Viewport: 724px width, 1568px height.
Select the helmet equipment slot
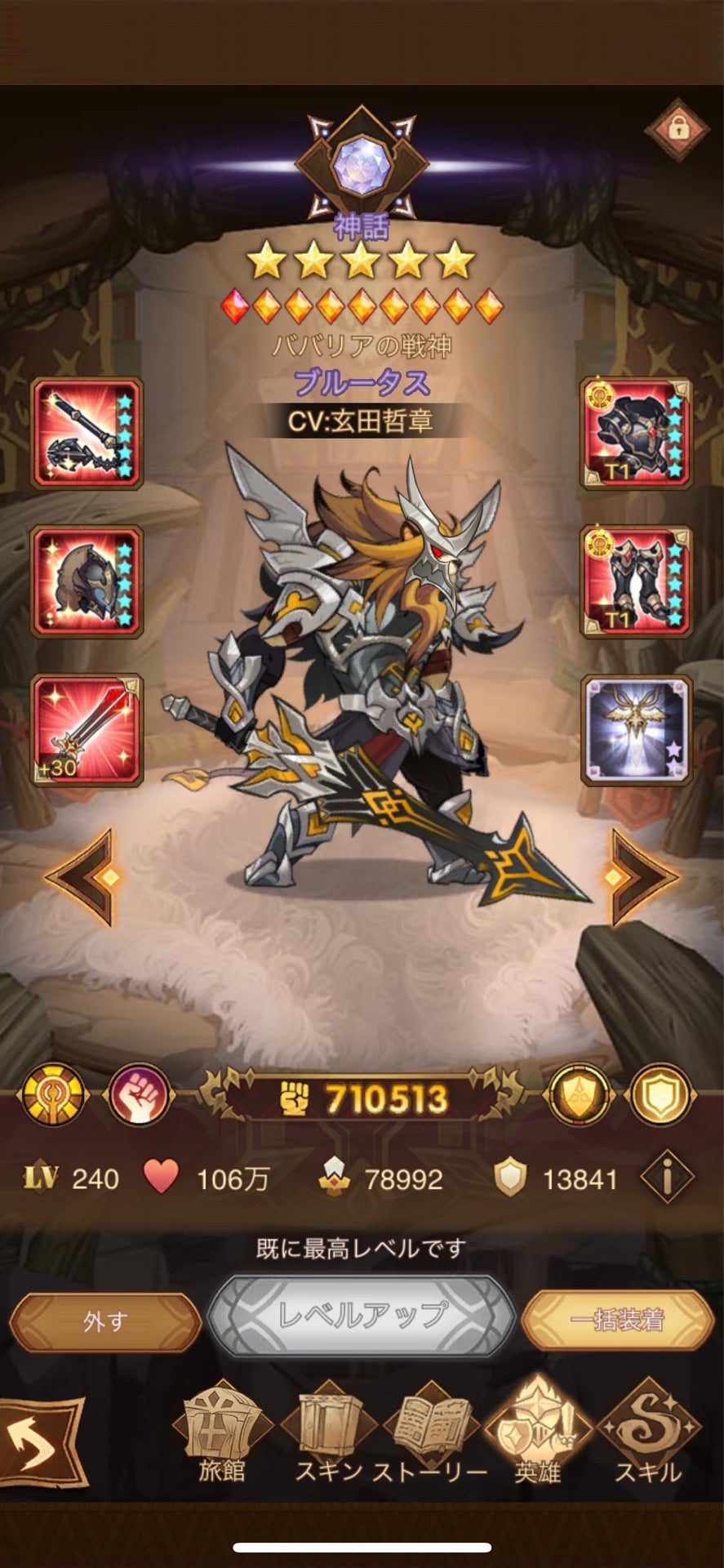coord(87,581)
